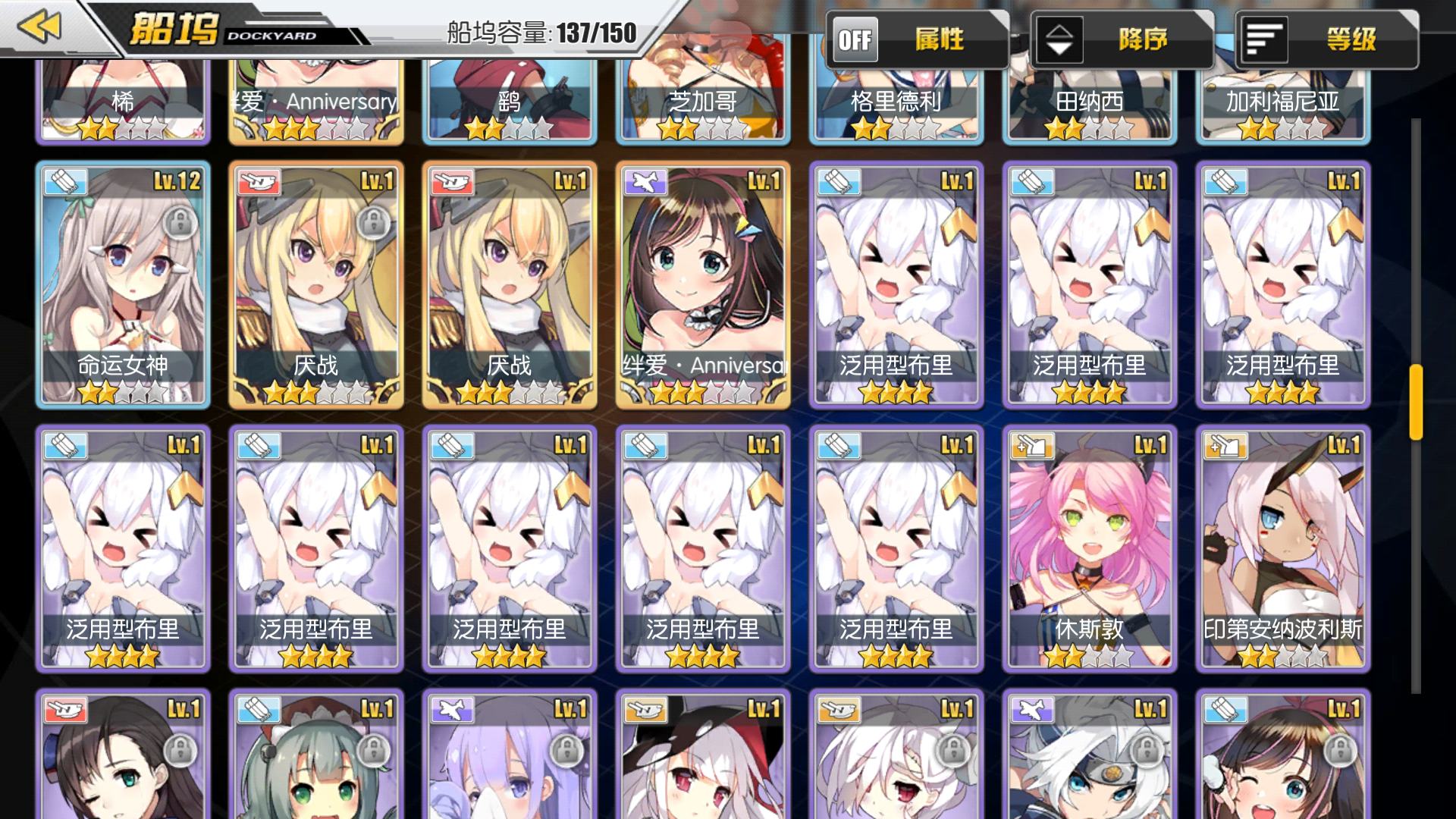Image resolution: width=1456 pixels, height=819 pixels.
Task: Switch sort order with the 降序 button
Action: click(x=1121, y=39)
